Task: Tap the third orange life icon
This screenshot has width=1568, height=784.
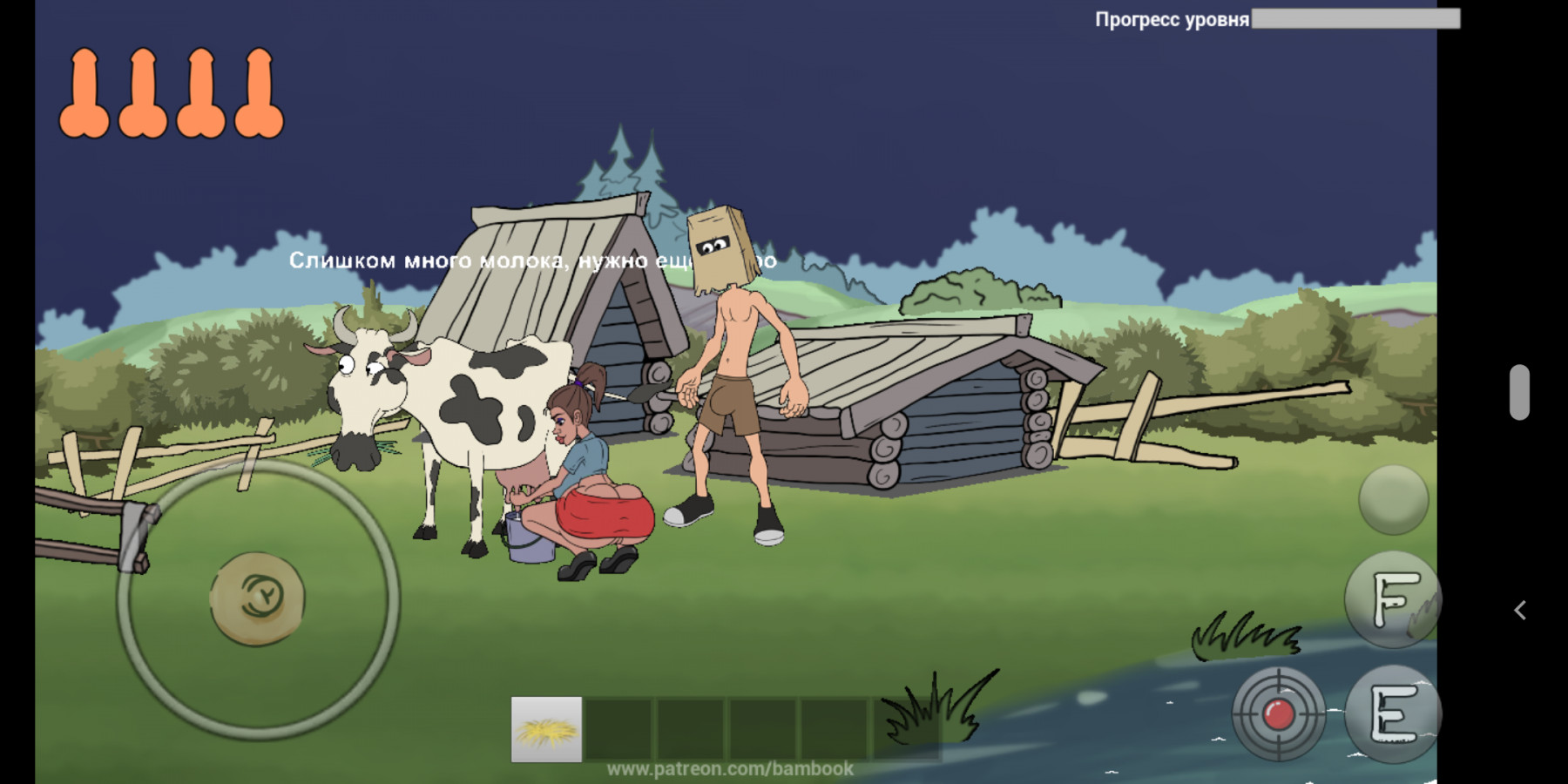Action: point(199,91)
